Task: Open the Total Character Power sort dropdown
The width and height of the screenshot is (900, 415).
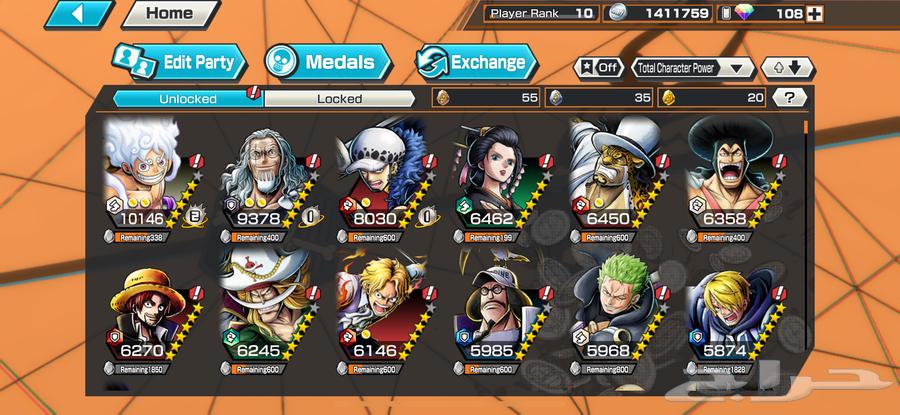Action: click(692, 68)
